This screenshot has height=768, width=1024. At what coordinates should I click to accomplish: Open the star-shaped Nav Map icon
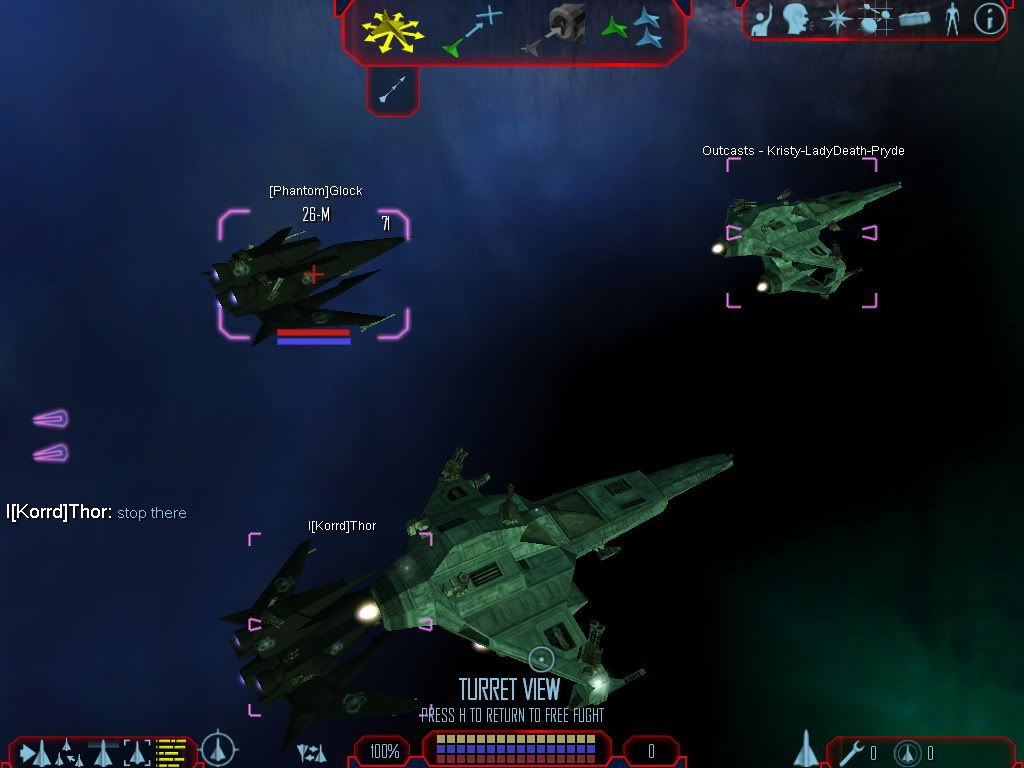click(836, 19)
